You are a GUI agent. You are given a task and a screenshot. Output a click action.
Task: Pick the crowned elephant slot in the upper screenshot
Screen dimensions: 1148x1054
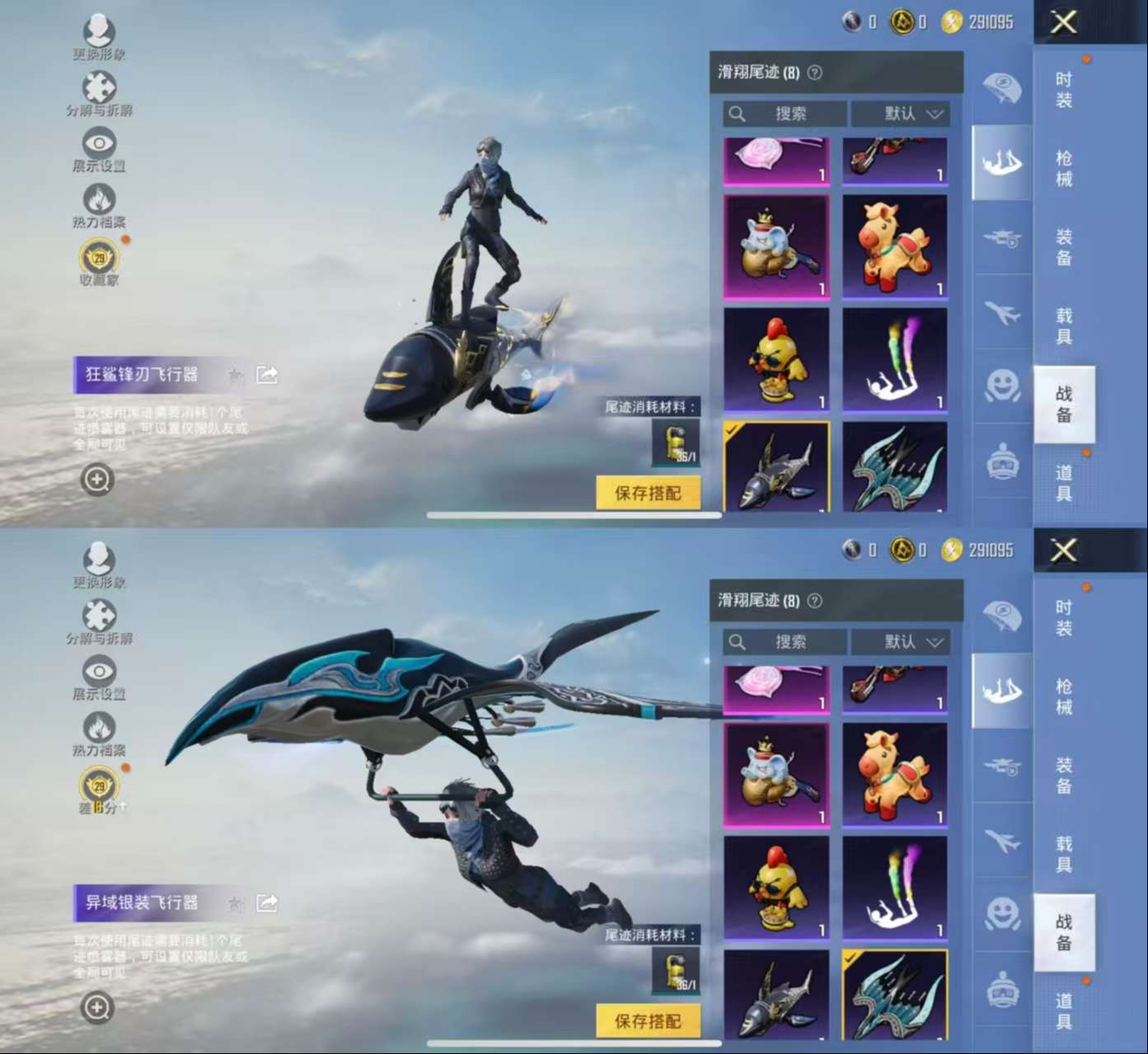(776, 246)
